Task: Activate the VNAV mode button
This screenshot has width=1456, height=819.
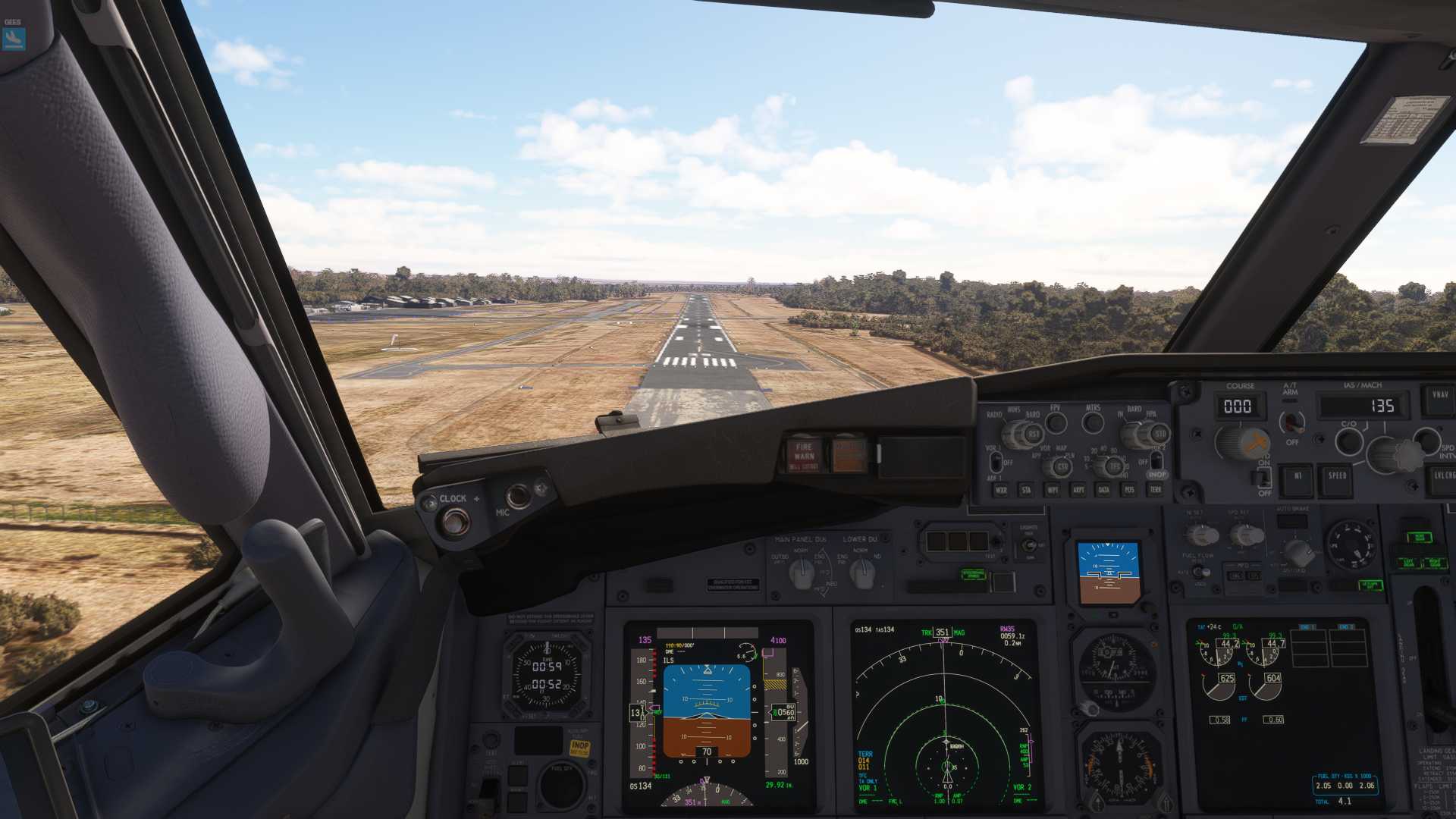Action: coord(1439,395)
